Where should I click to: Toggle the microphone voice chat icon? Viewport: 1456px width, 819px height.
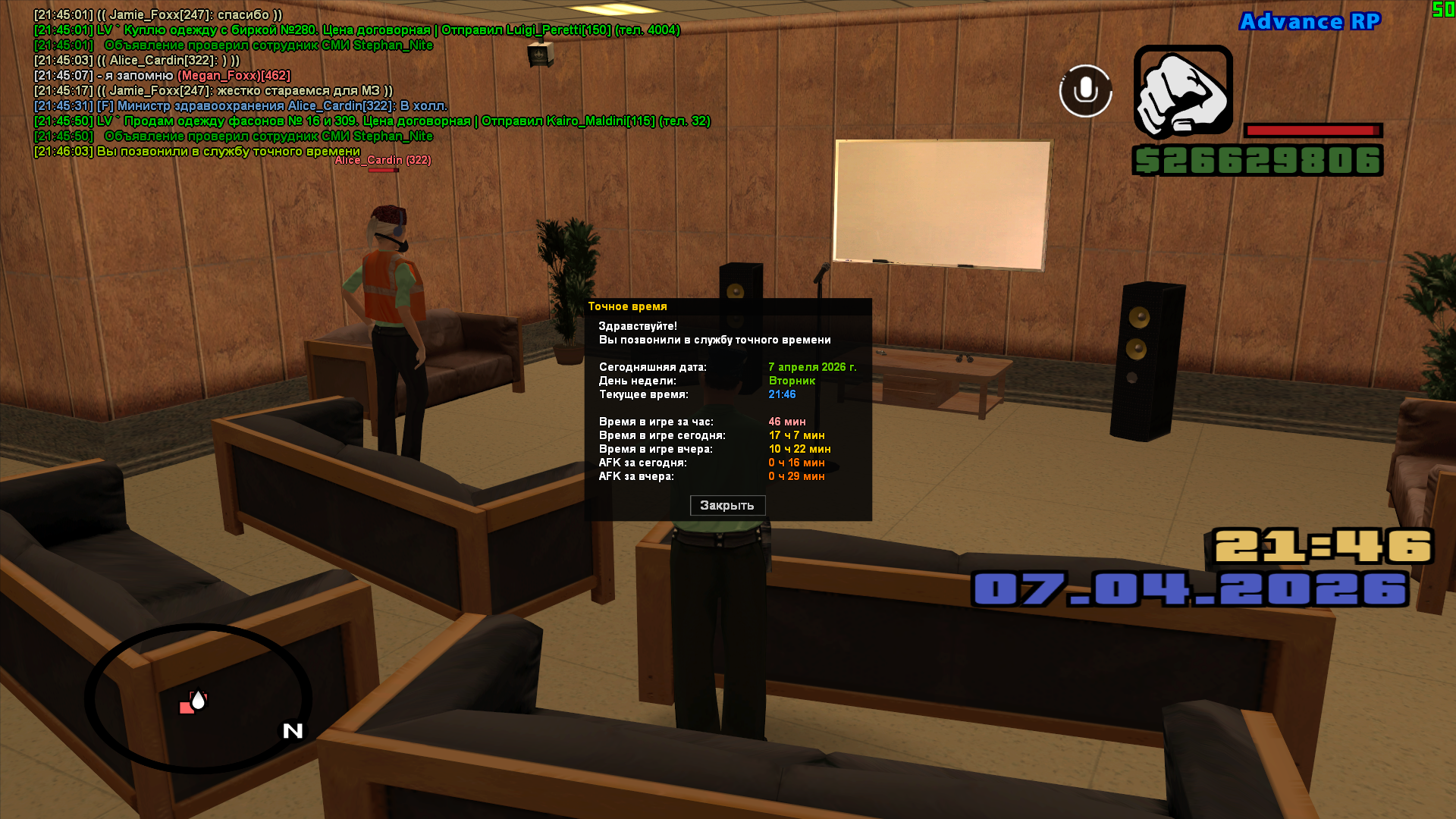click(x=1085, y=91)
